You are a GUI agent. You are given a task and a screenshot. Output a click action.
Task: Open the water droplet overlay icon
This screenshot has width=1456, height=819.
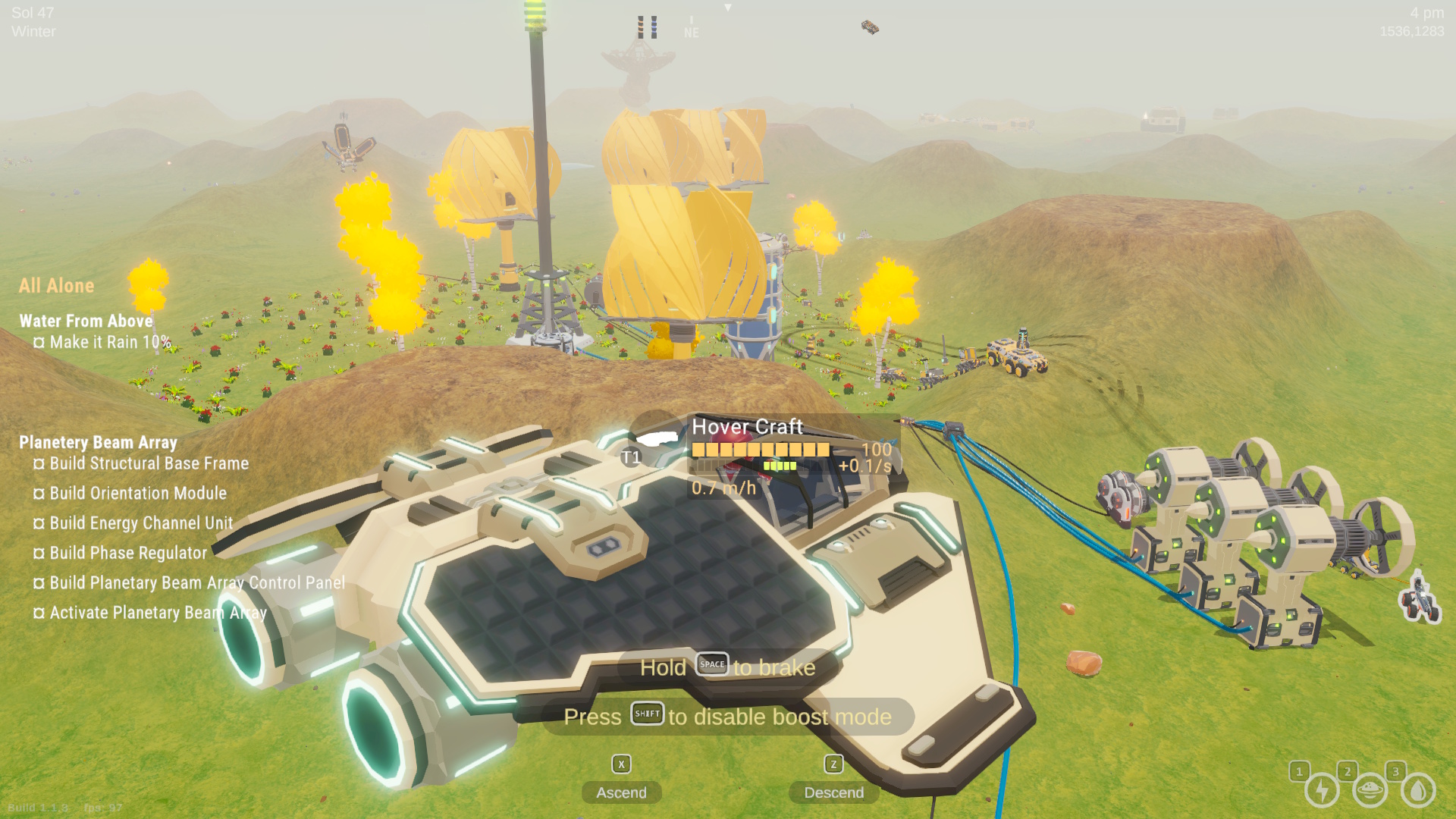1418,790
